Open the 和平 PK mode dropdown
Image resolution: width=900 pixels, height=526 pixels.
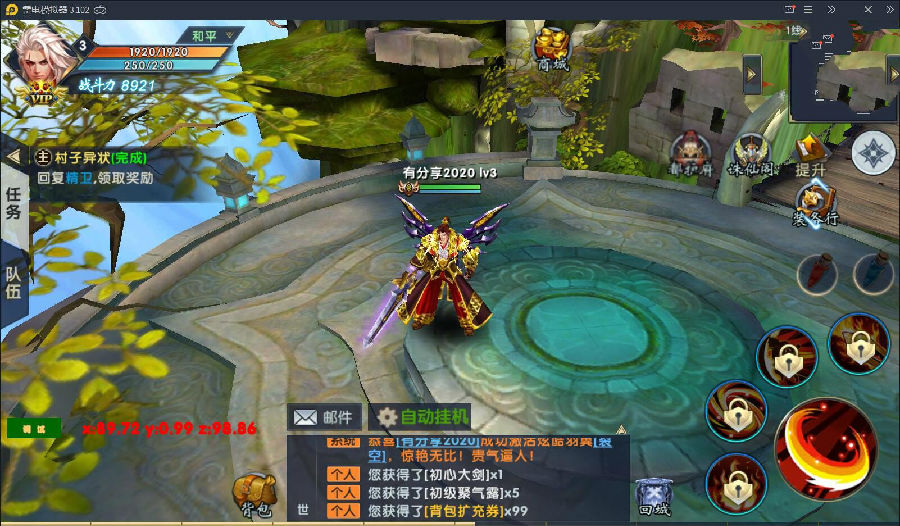pyautogui.click(x=211, y=36)
